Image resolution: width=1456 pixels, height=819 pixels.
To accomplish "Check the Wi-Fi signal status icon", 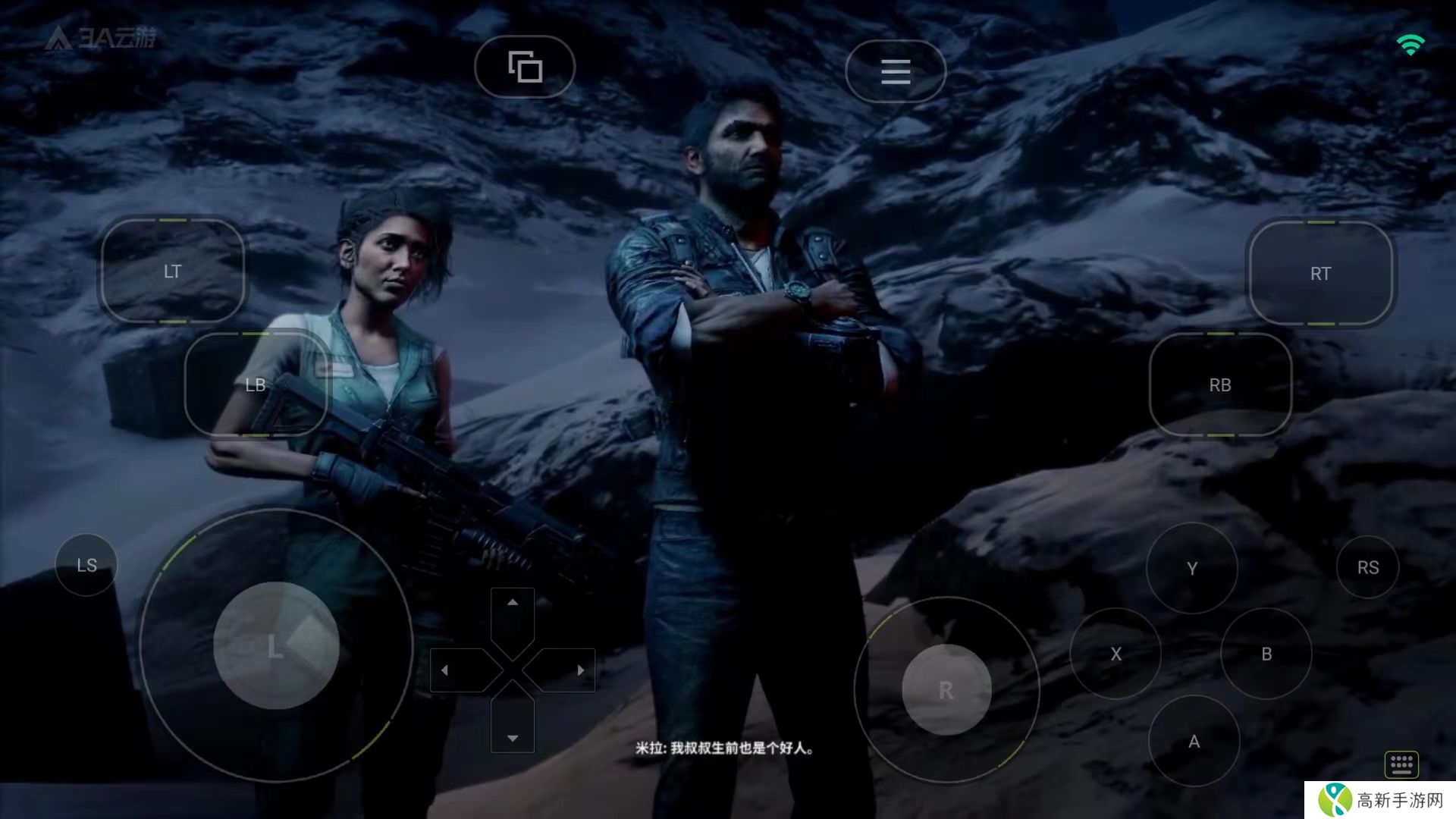I will pyautogui.click(x=1410, y=45).
